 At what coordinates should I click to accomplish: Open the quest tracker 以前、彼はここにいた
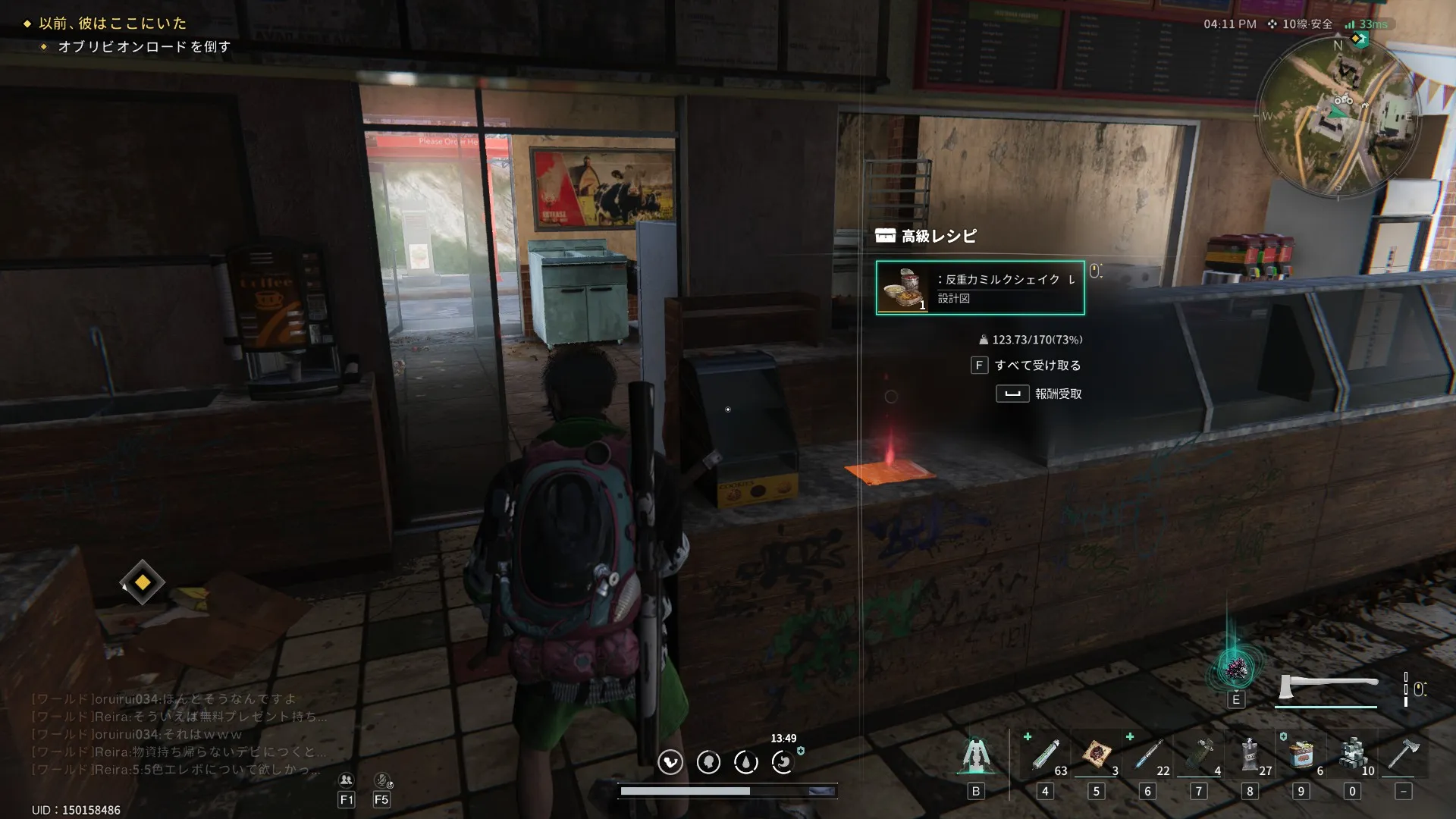point(112,24)
